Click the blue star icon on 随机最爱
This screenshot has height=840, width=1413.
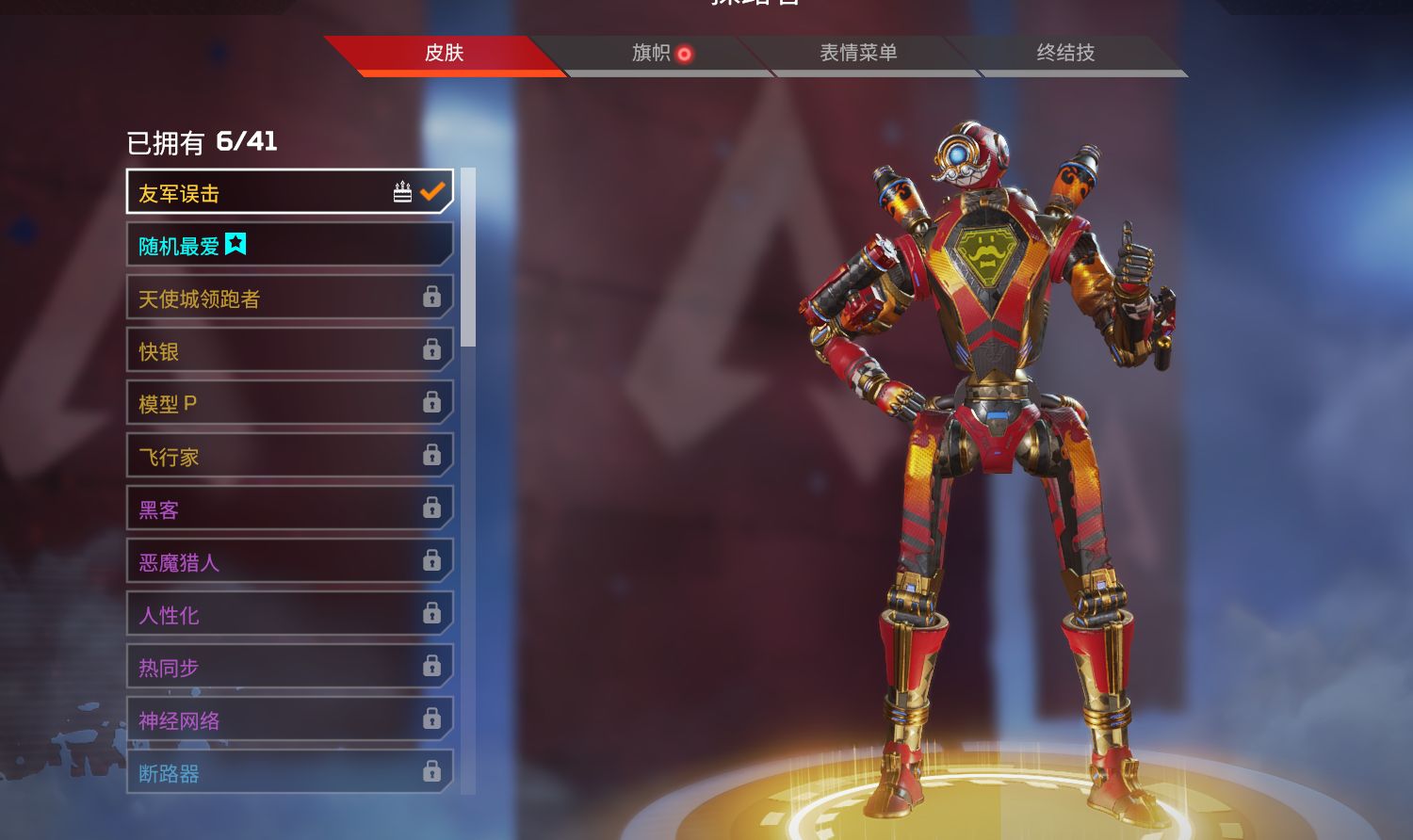[x=236, y=244]
